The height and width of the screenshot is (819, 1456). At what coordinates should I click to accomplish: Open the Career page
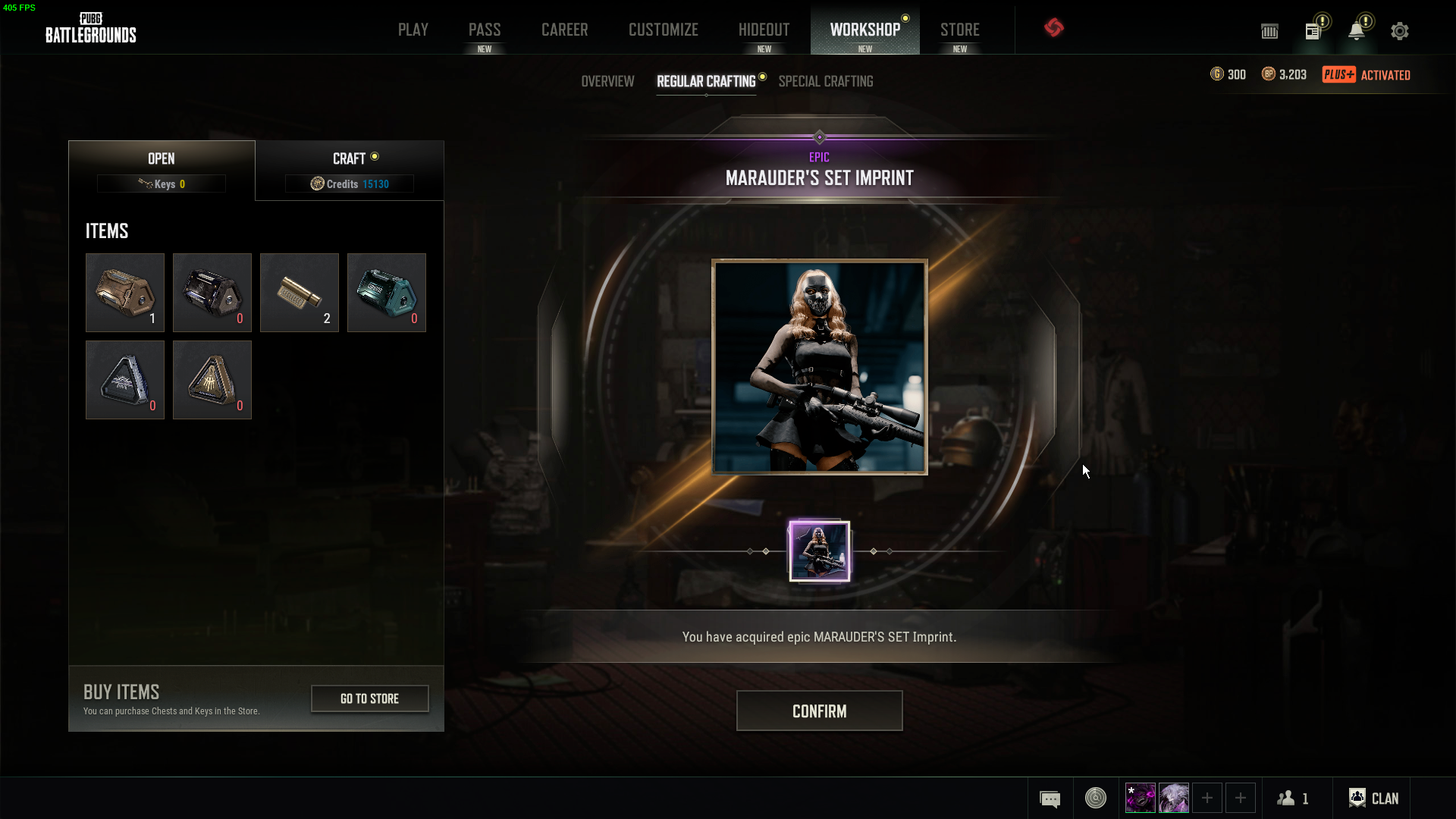point(565,30)
